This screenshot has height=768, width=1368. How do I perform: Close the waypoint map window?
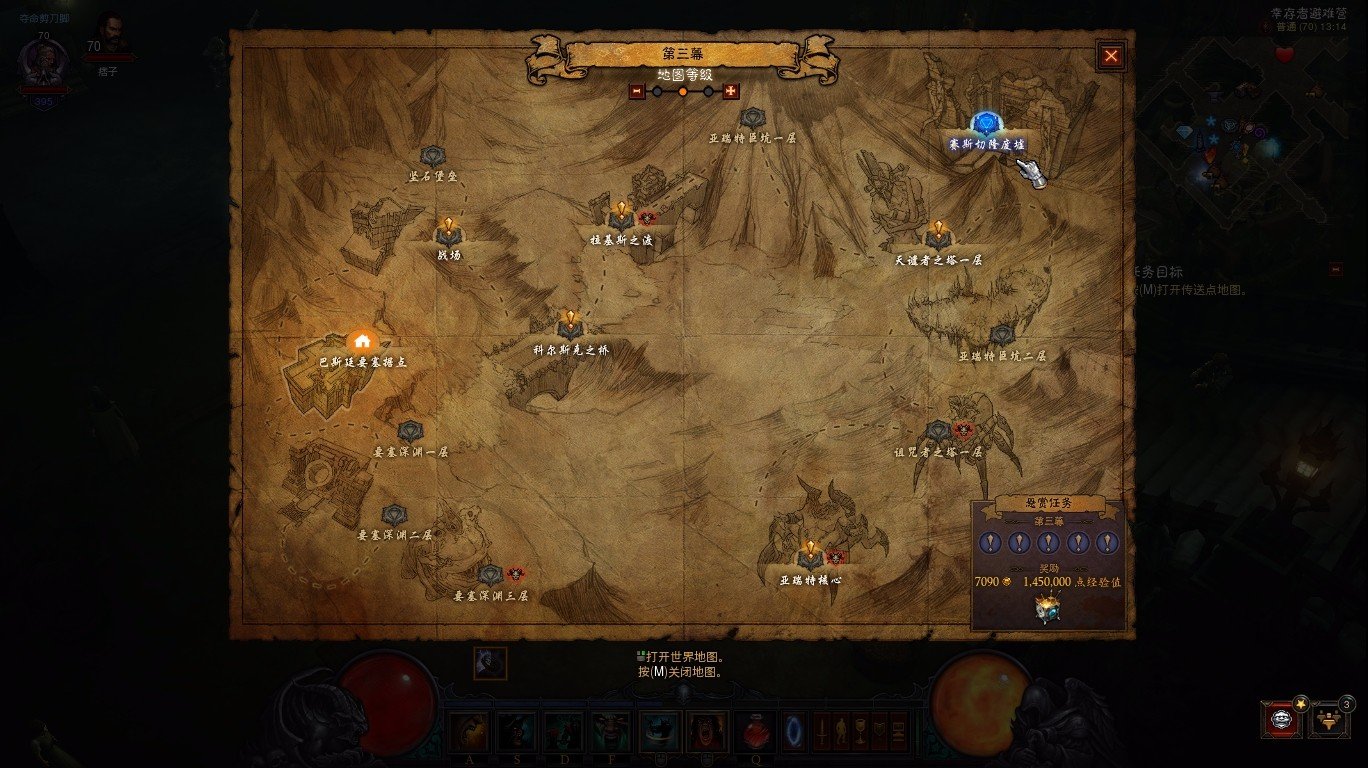[x=1111, y=56]
